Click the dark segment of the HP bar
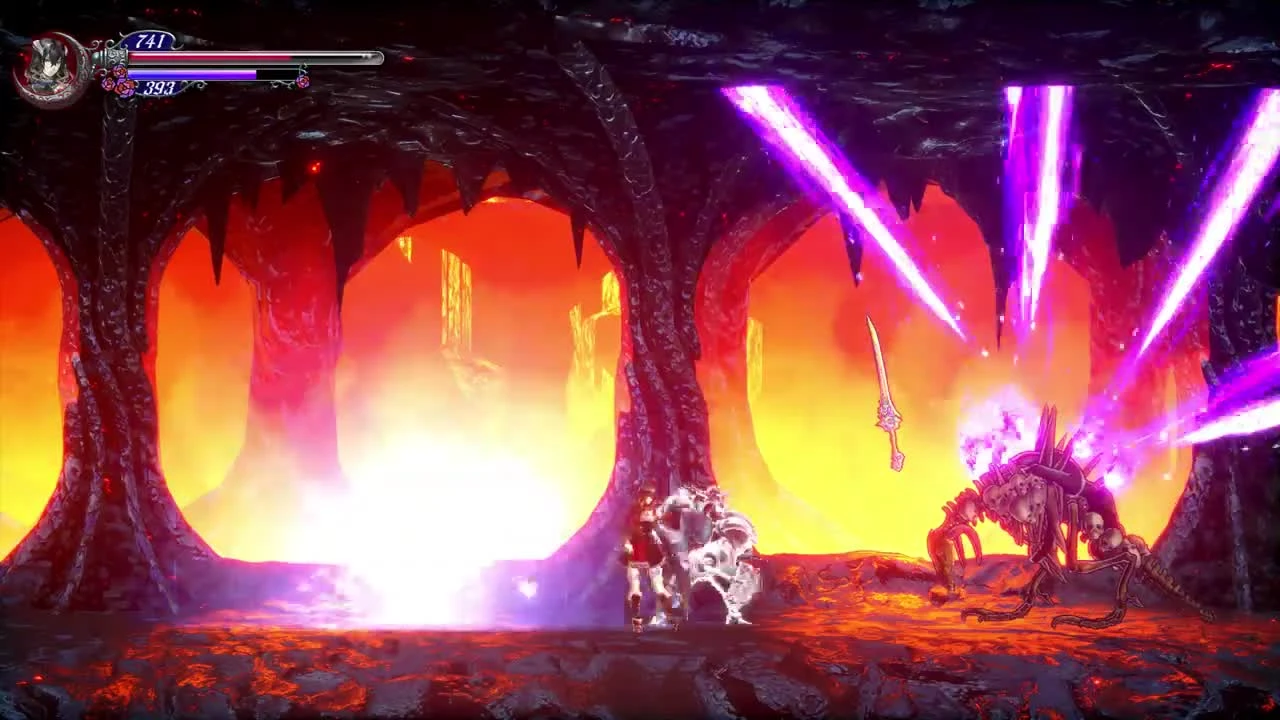The height and width of the screenshot is (720, 1280). click(335, 57)
